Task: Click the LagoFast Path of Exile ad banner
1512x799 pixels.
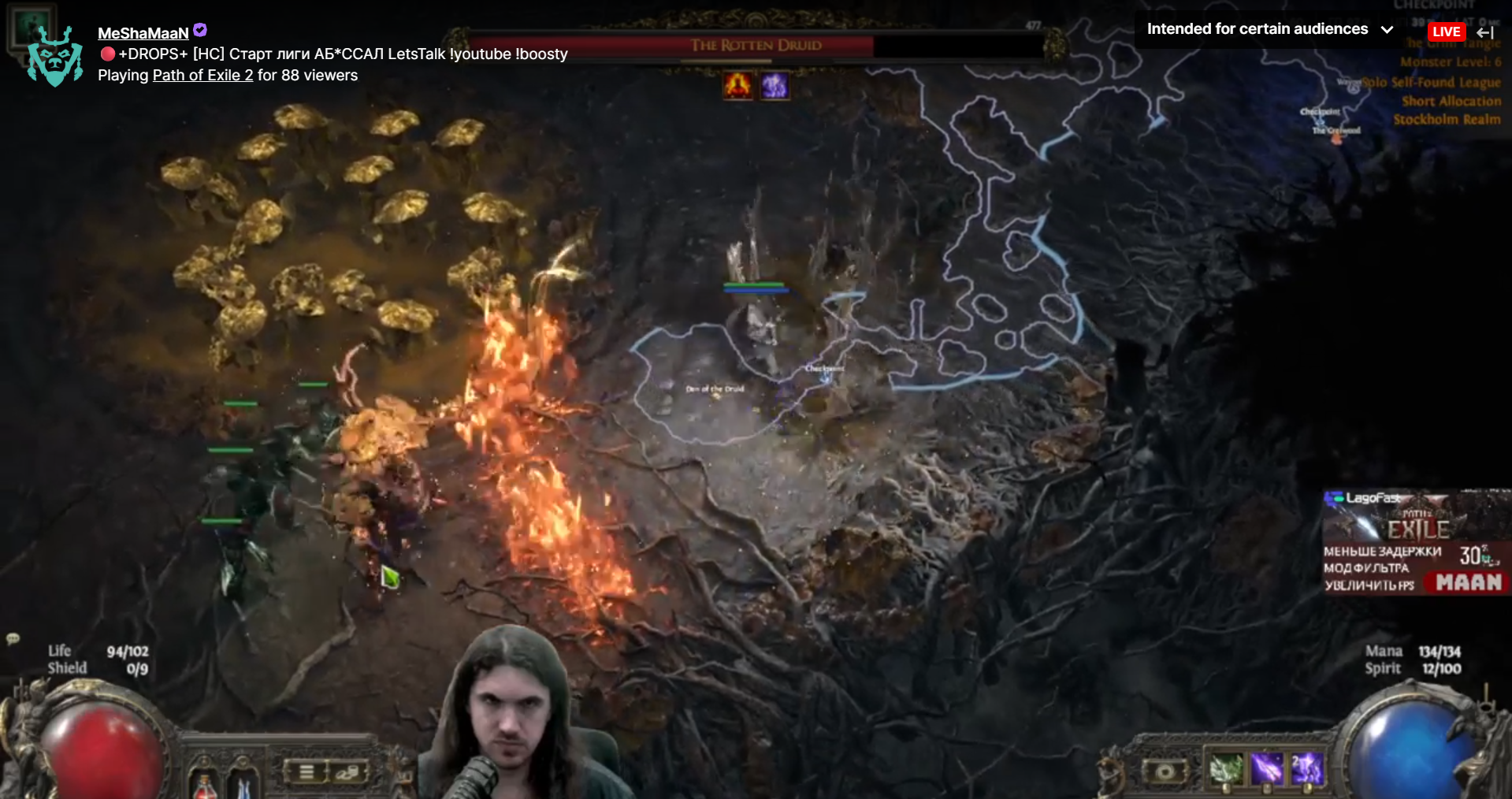Action: coord(1415,542)
